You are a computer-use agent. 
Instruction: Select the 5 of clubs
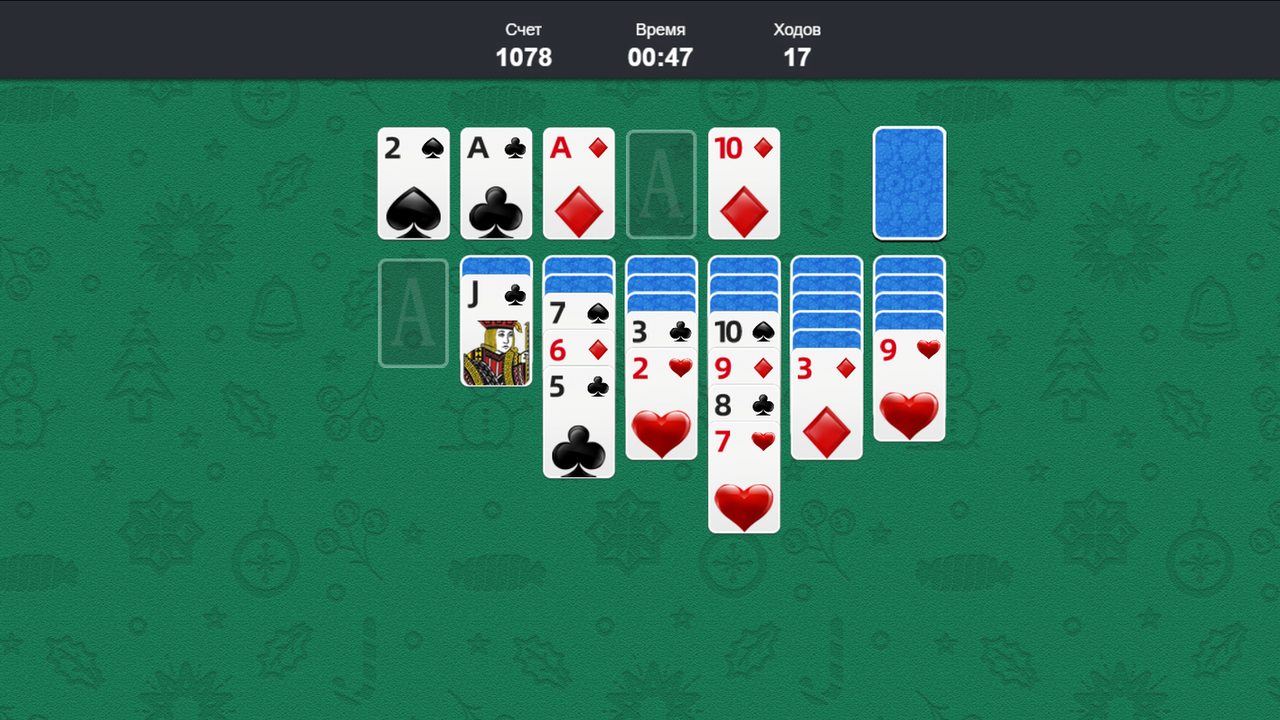coord(579,420)
